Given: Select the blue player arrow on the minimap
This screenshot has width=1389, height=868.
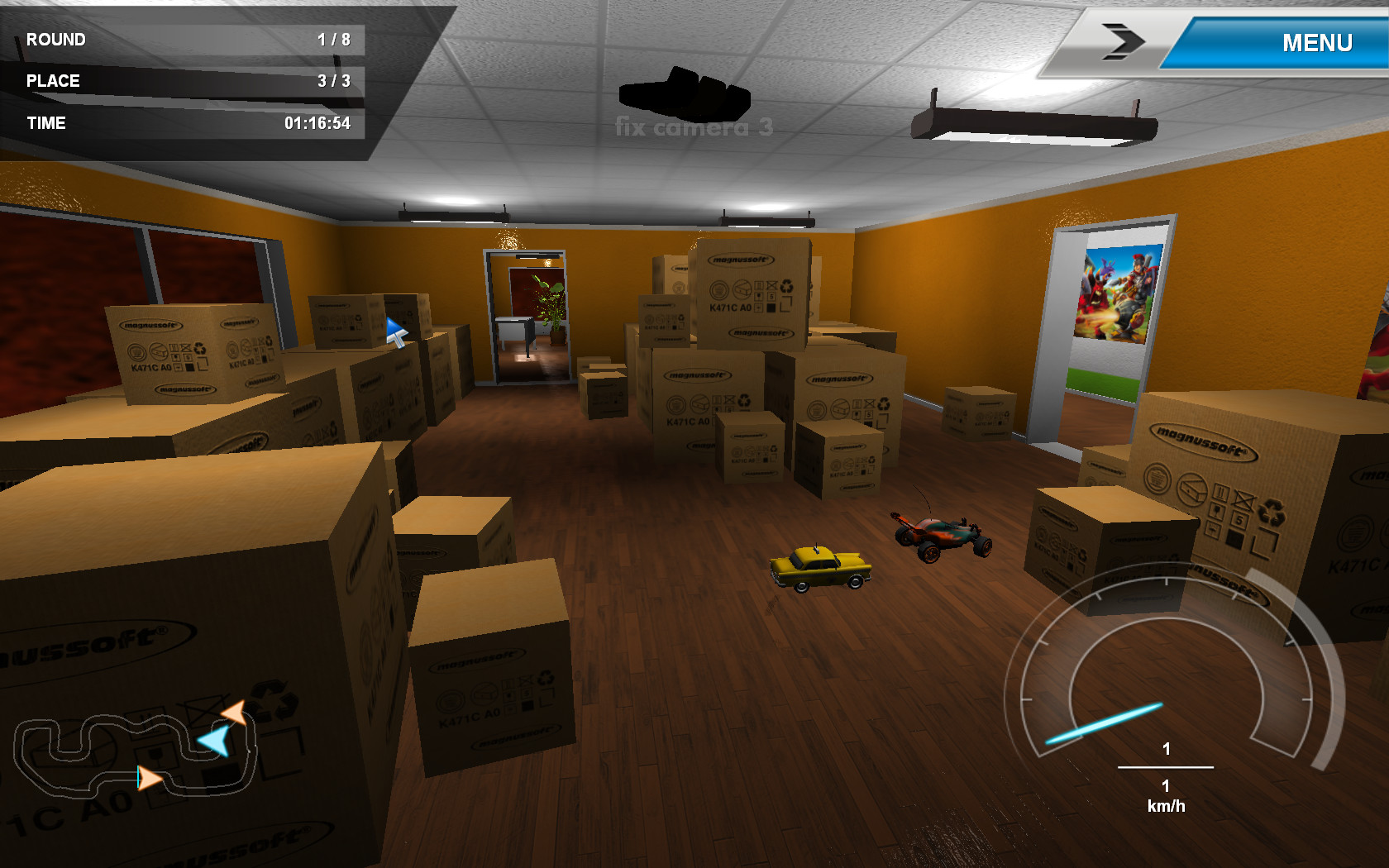Looking at the screenshot, I should (x=214, y=740).
